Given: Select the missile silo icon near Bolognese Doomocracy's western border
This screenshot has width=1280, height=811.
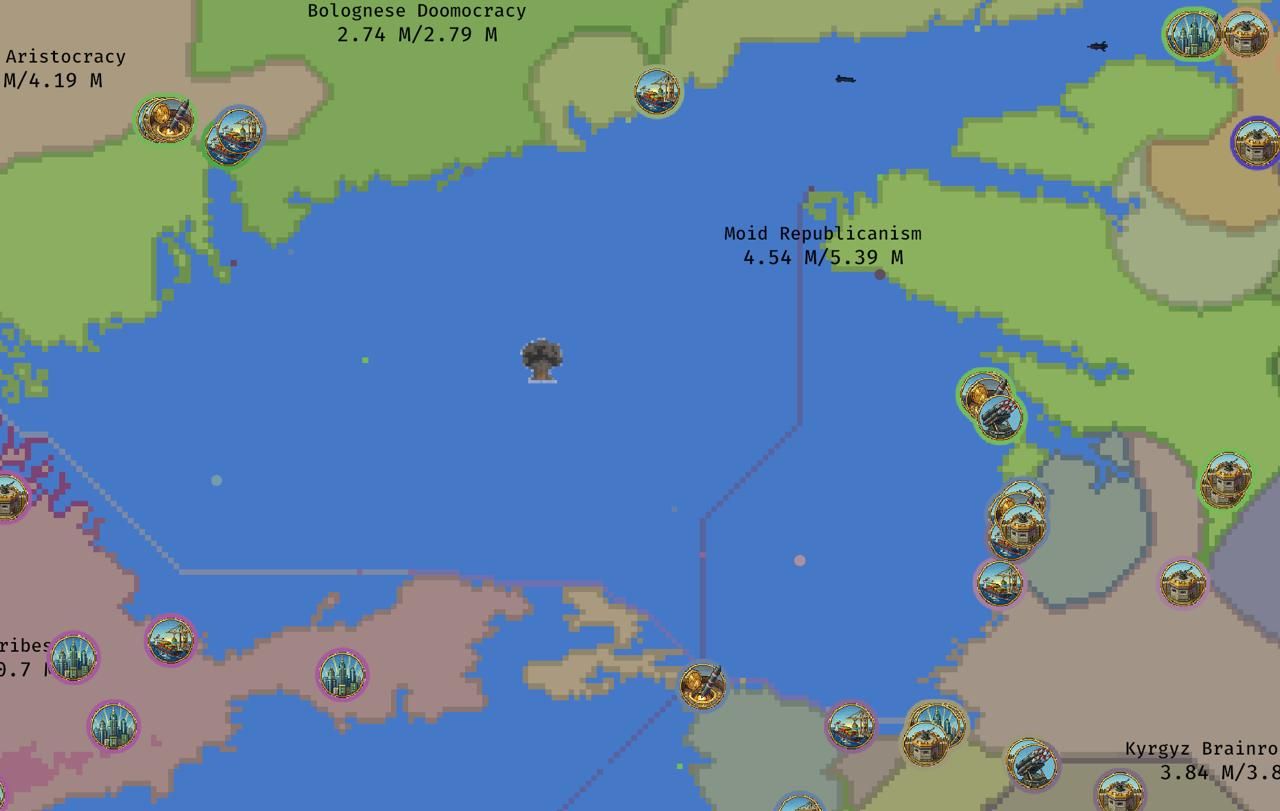Looking at the screenshot, I should [163, 118].
